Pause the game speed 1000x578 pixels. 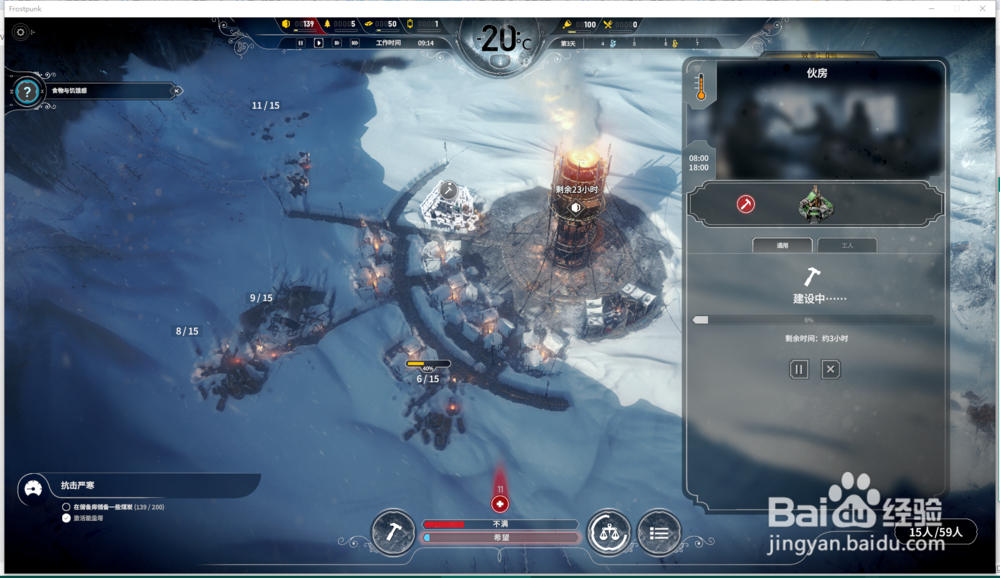300,43
